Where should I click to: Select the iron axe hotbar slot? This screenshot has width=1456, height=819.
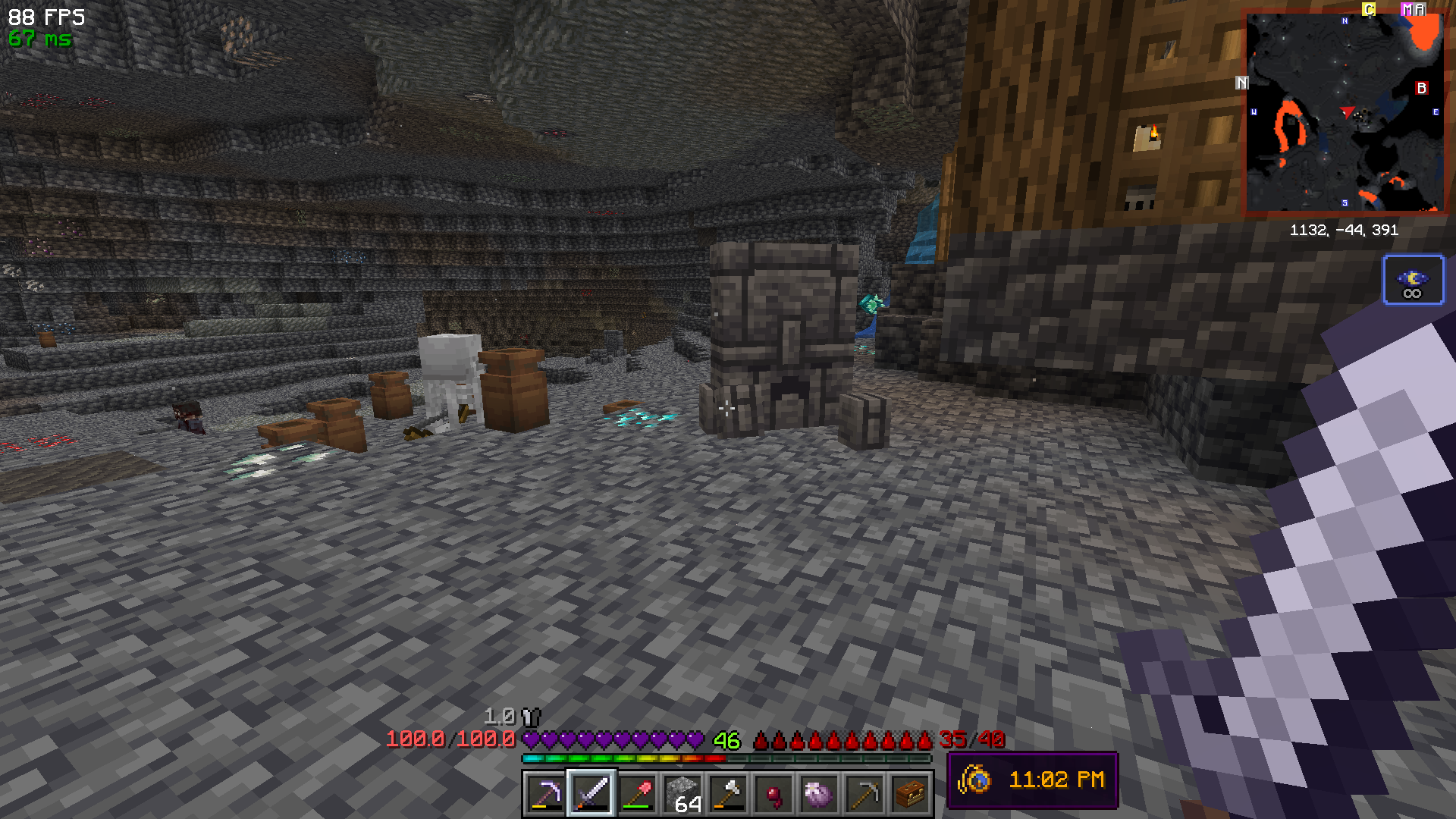pyautogui.click(x=728, y=794)
